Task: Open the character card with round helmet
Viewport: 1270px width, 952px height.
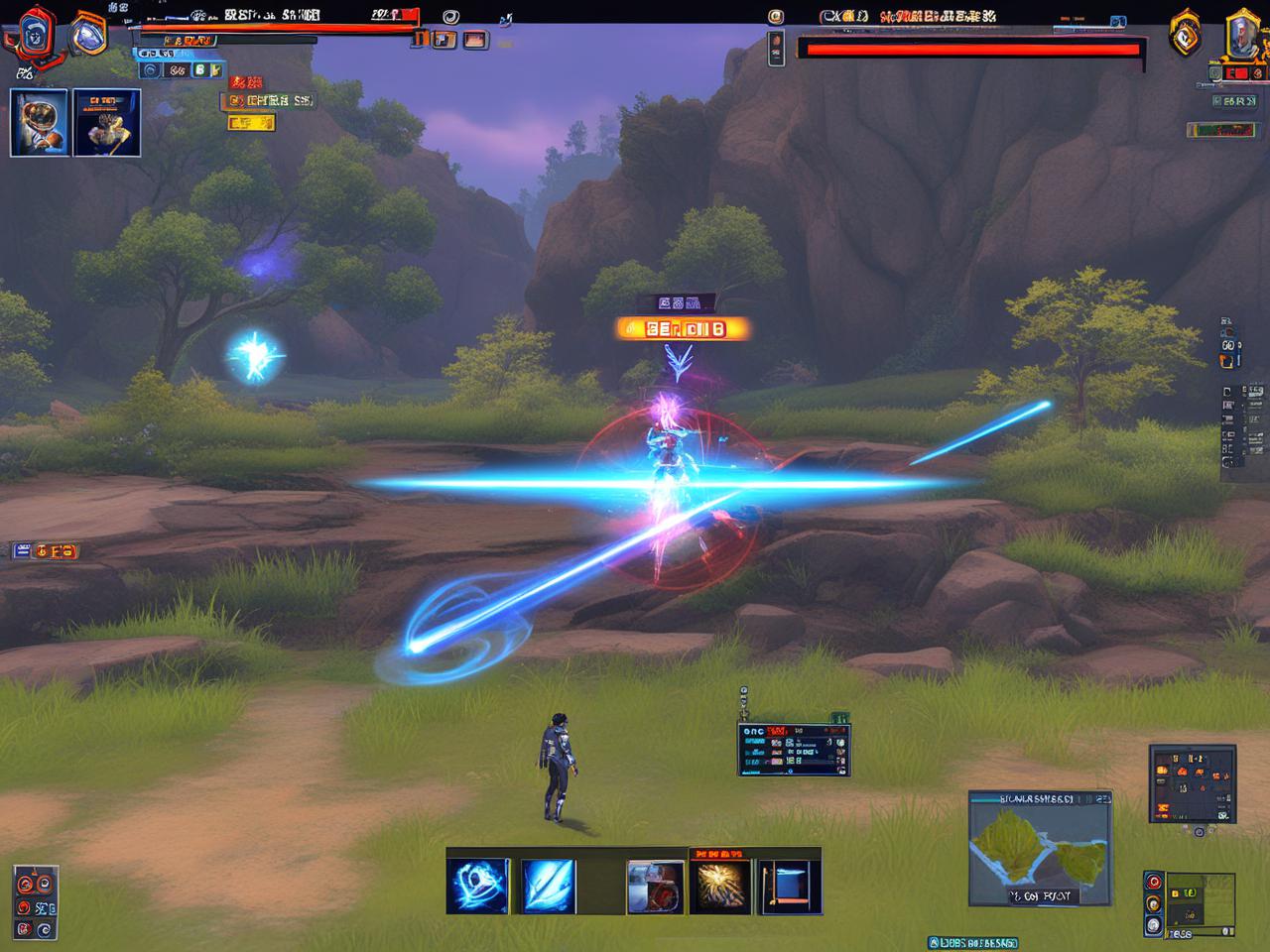Action: click(x=39, y=122)
